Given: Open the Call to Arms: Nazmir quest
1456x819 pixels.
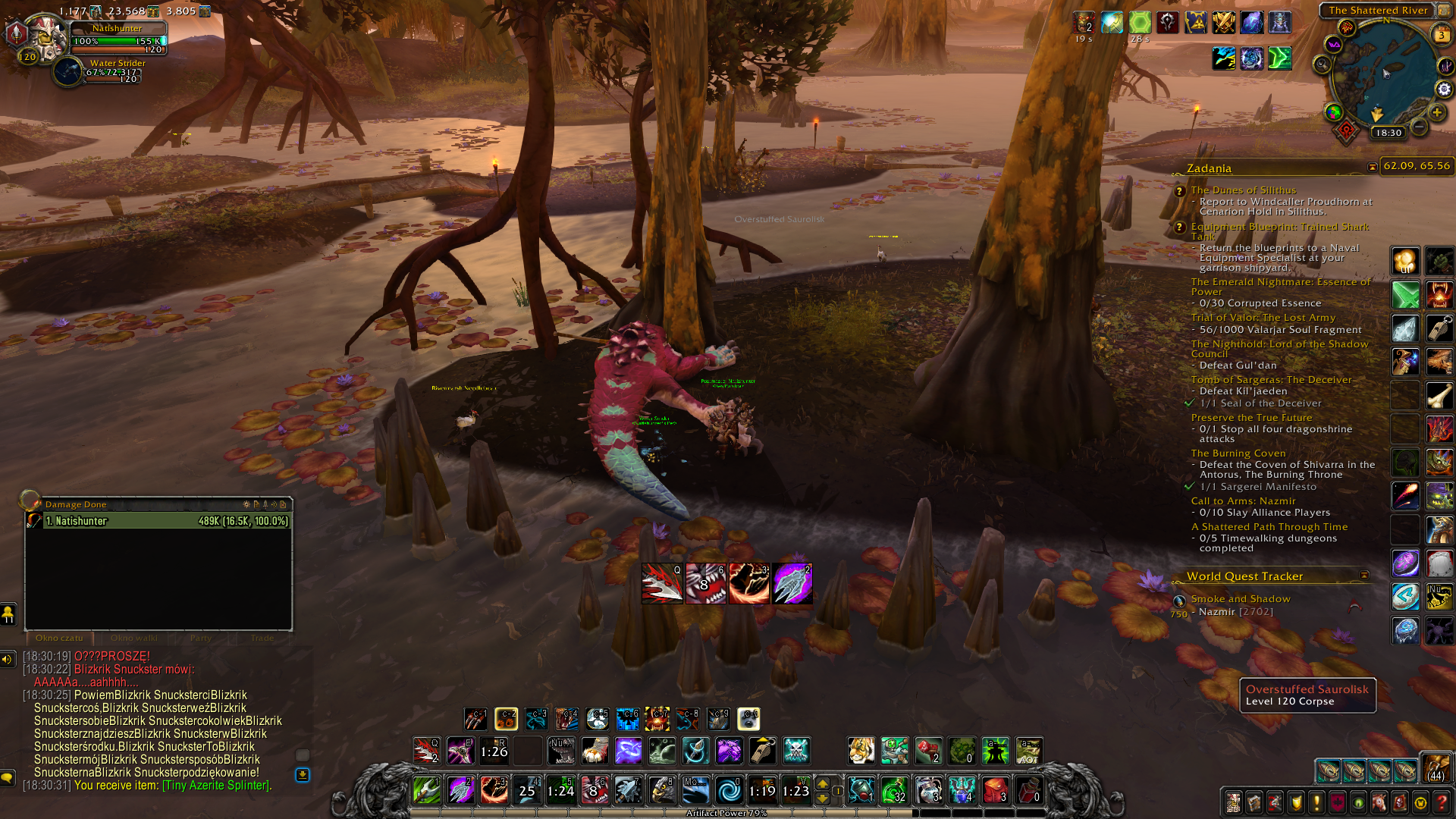Looking at the screenshot, I should click(1243, 501).
